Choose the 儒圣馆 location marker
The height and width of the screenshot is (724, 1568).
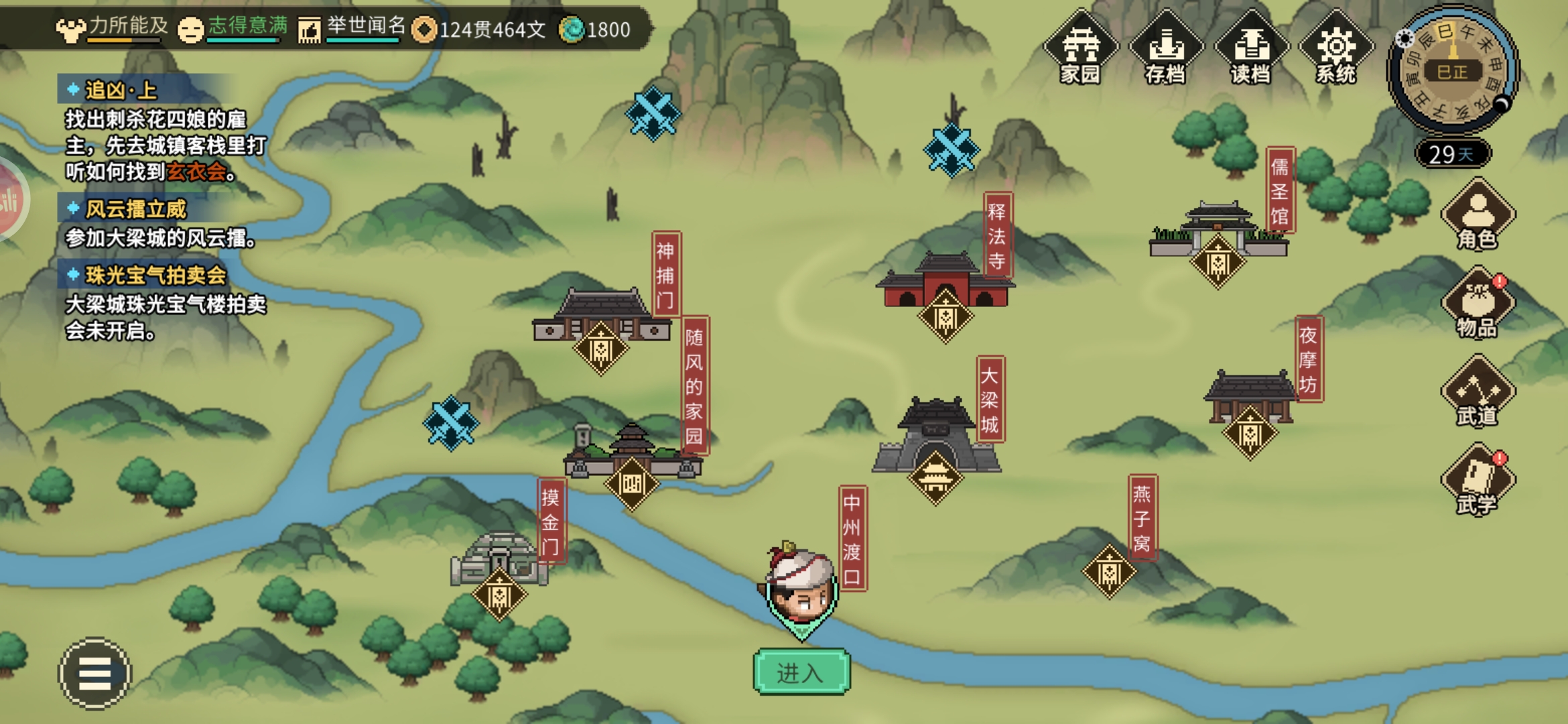(x=1218, y=263)
